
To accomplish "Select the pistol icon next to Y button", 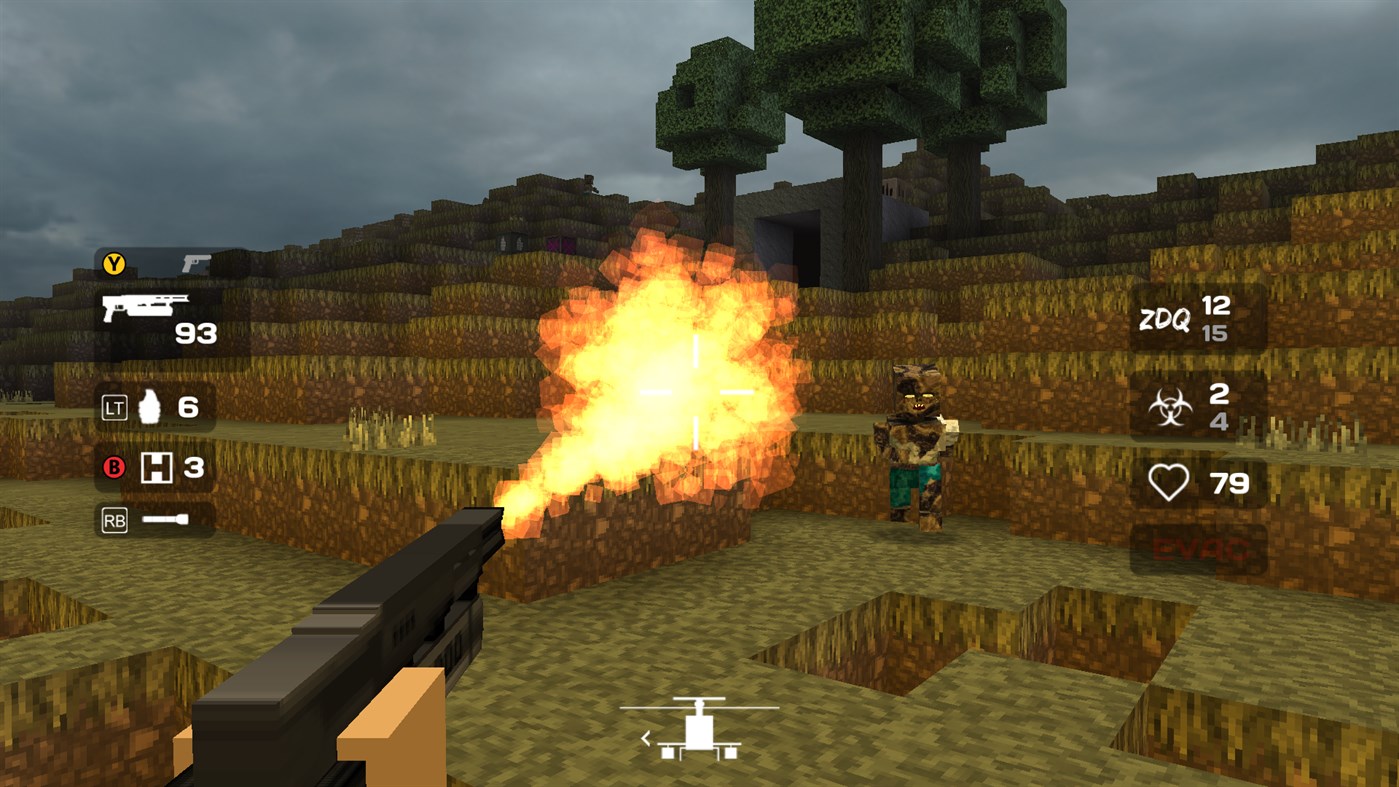I will tap(196, 265).
